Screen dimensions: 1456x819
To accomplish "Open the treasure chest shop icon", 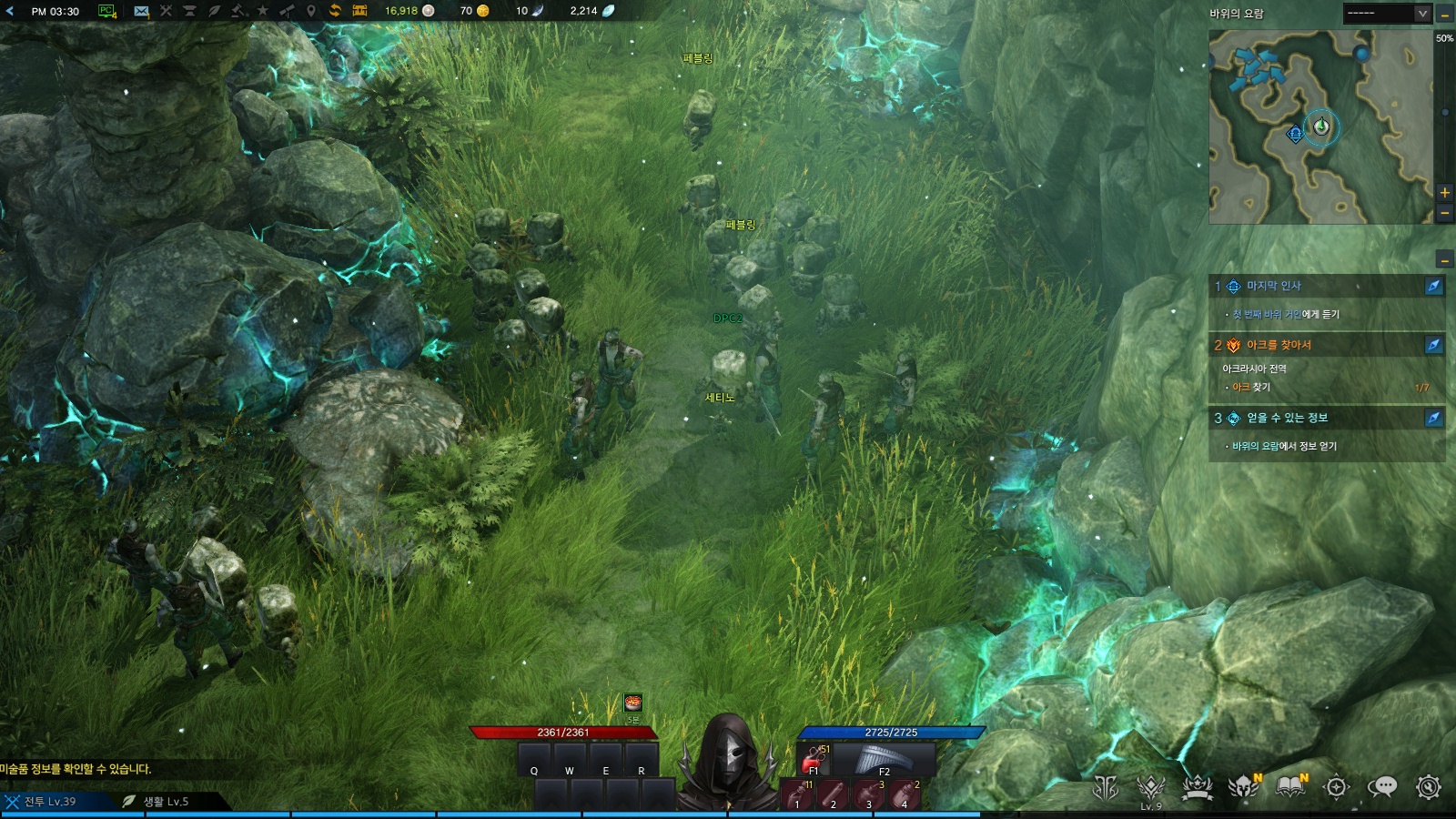I will click(359, 11).
